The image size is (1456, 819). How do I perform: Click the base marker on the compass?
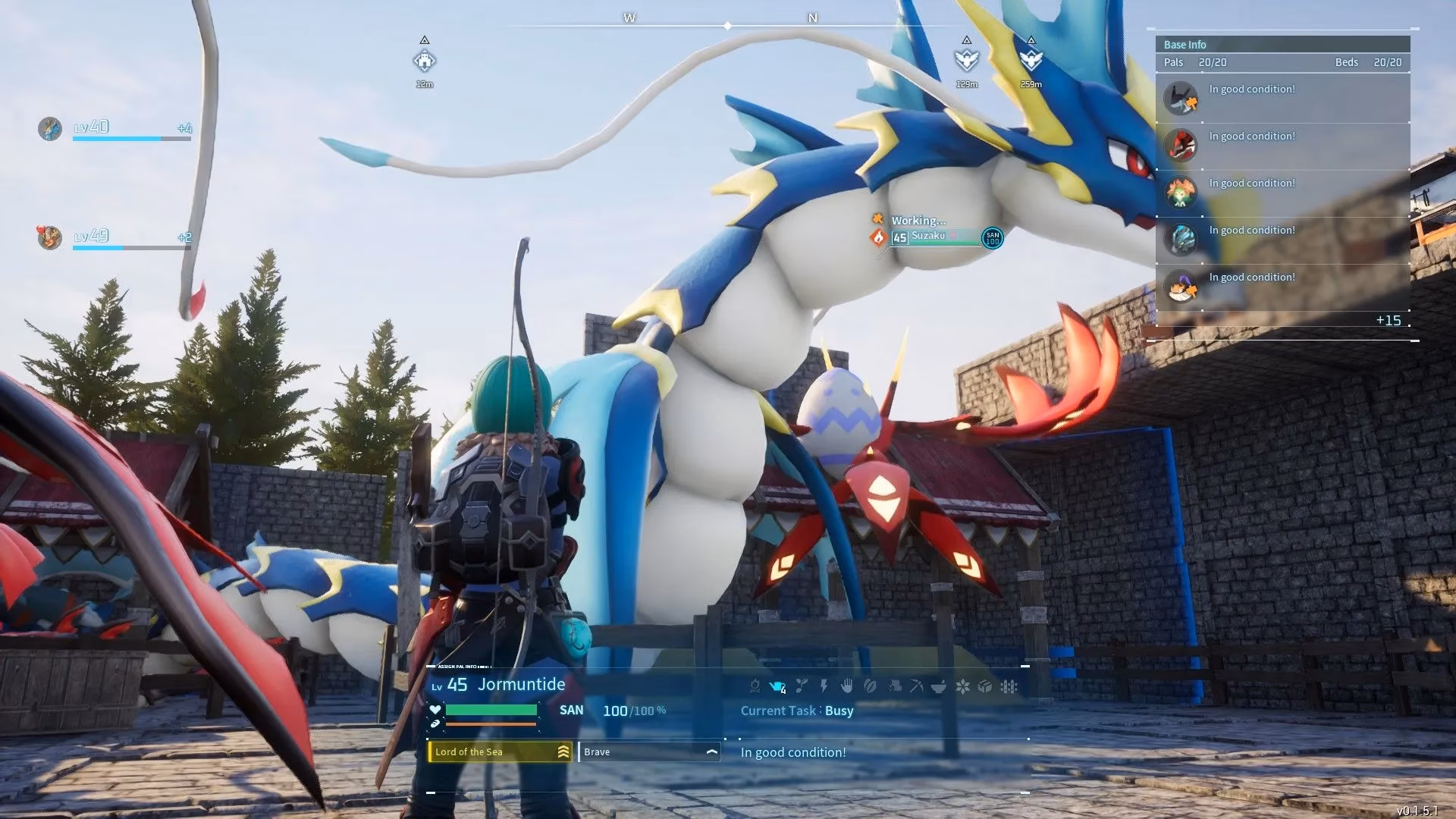[x=425, y=60]
